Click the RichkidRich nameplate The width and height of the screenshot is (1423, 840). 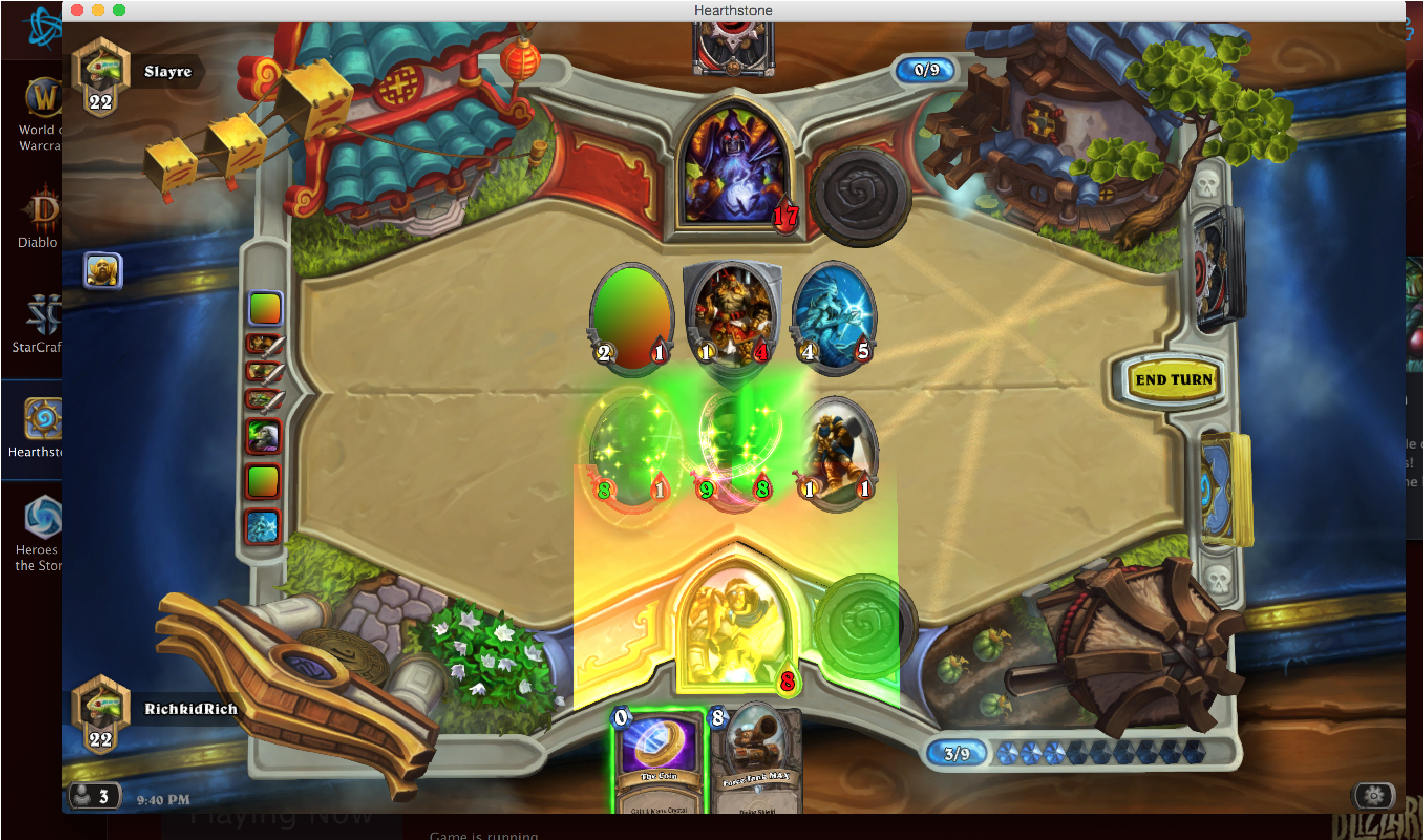coord(189,709)
